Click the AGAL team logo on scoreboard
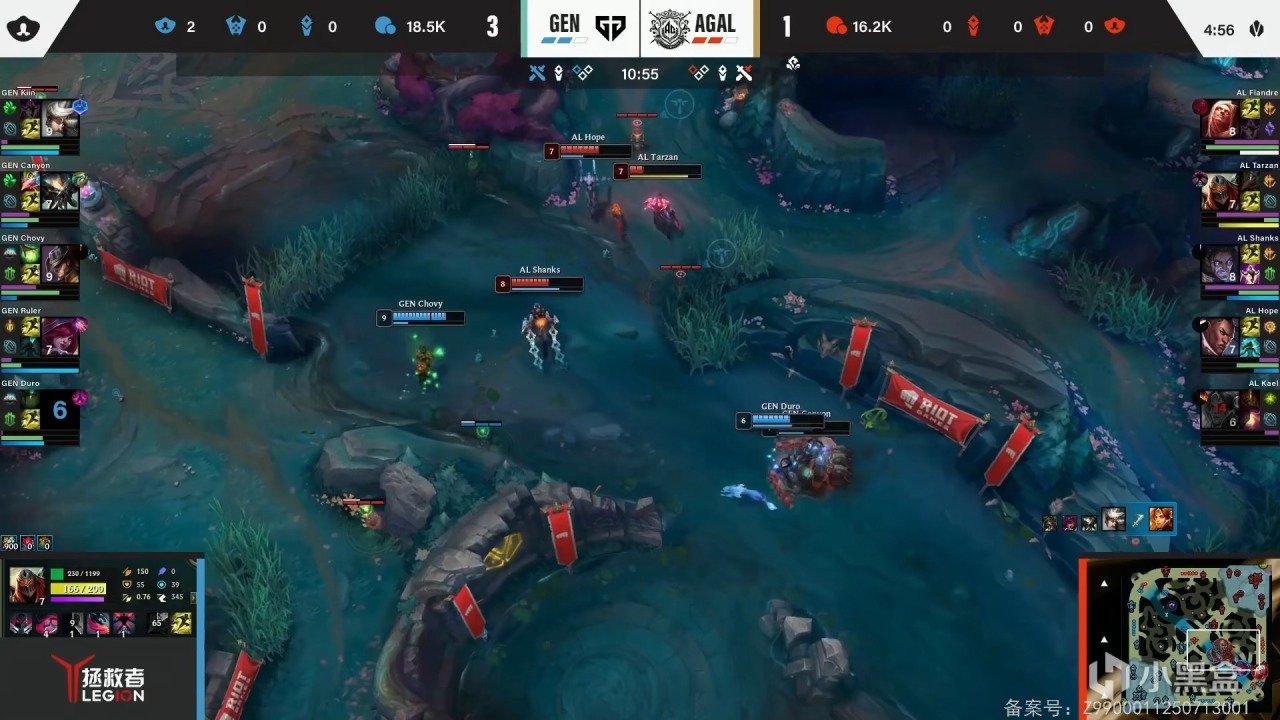The height and width of the screenshot is (720, 1280). 669,28
